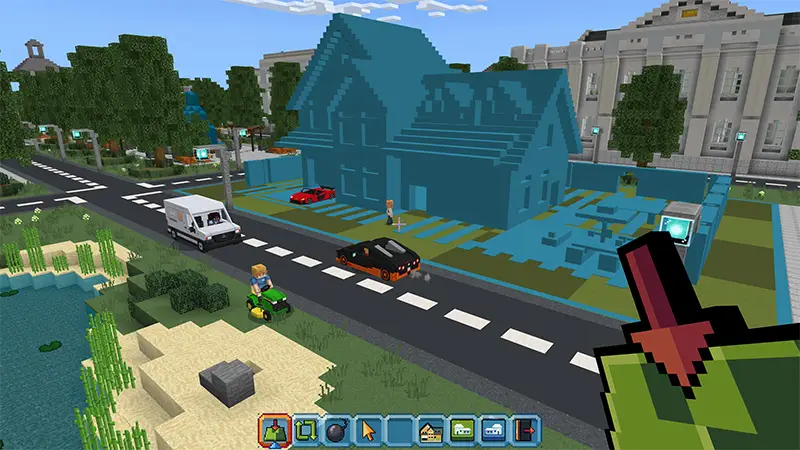Select the white building on blue slot

[x=494, y=431]
